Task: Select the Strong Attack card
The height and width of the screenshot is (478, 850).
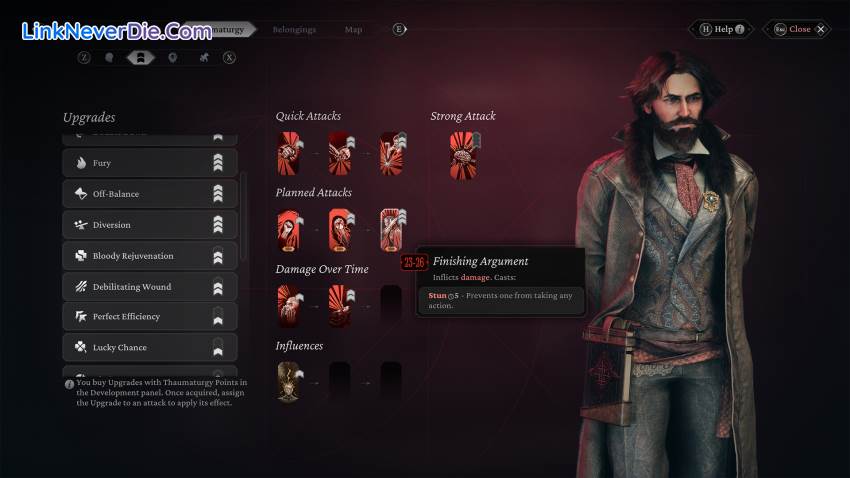Action: point(463,155)
